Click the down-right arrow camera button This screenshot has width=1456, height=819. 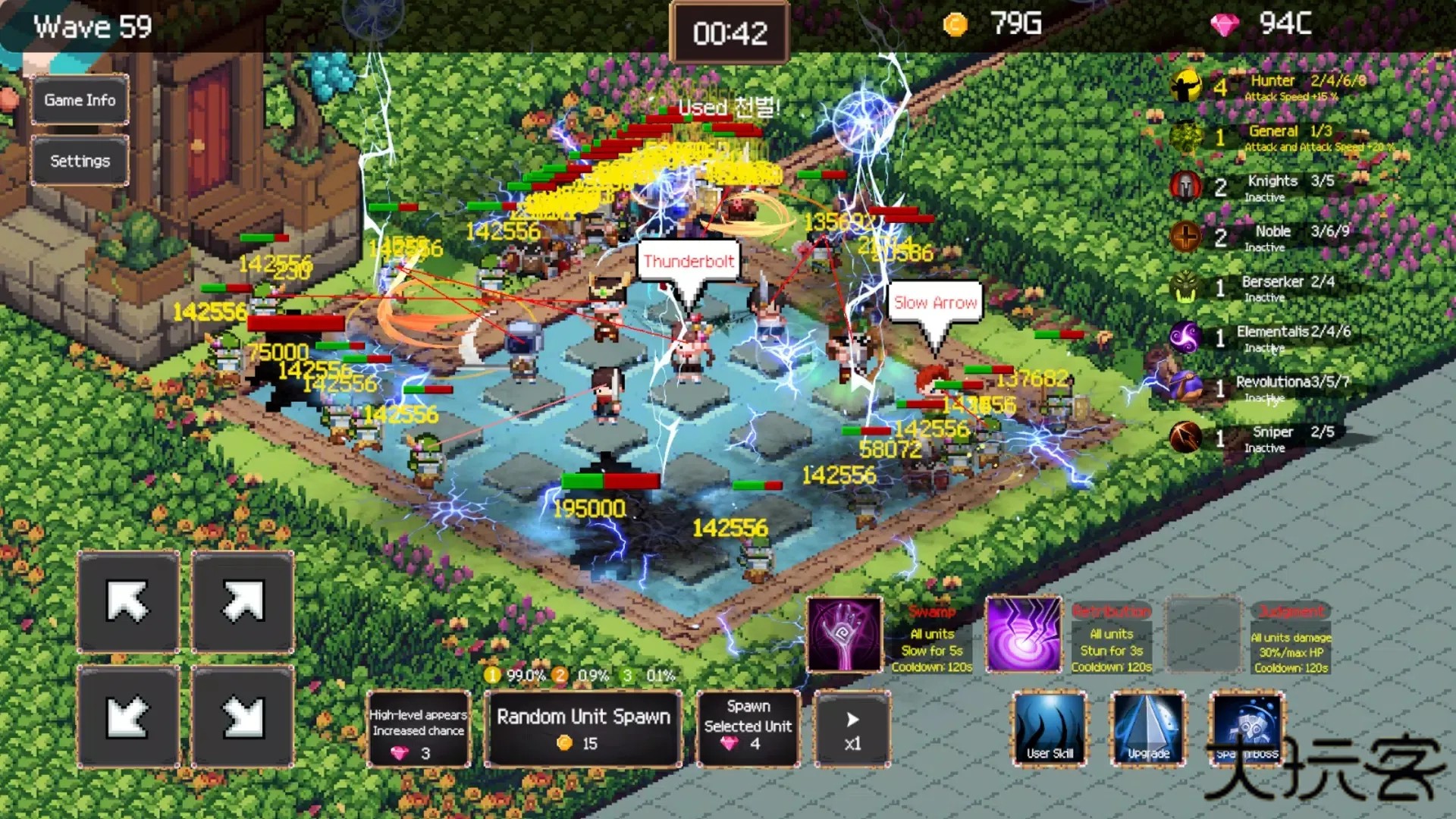pos(243,717)
